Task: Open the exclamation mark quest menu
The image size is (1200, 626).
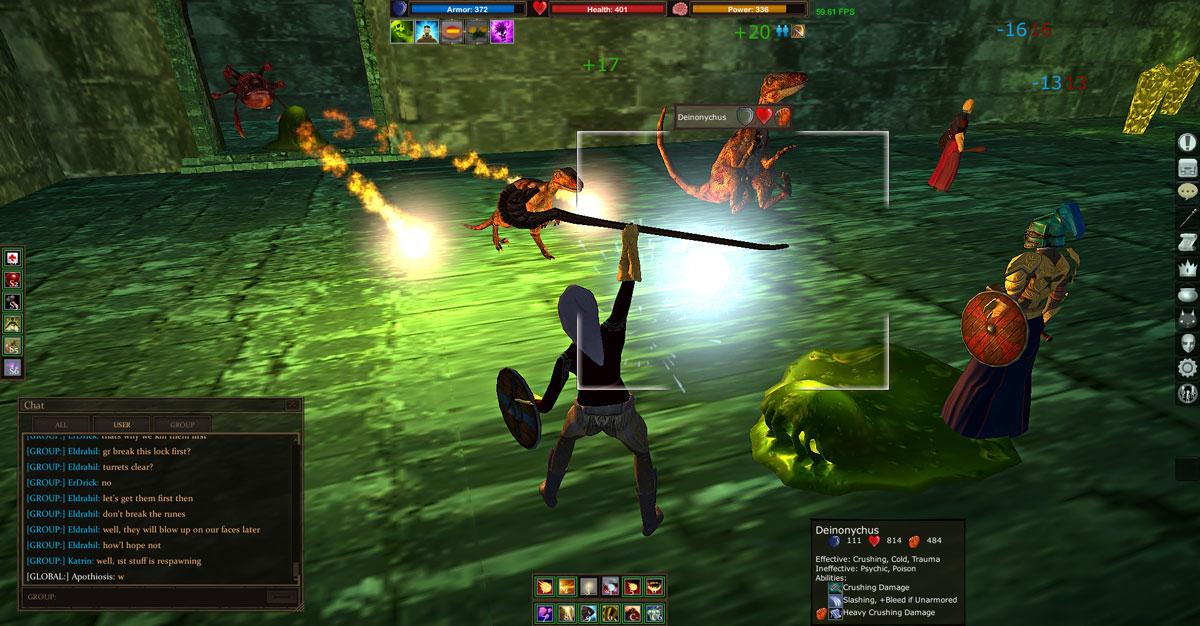Action: (x=1187, y=142)
